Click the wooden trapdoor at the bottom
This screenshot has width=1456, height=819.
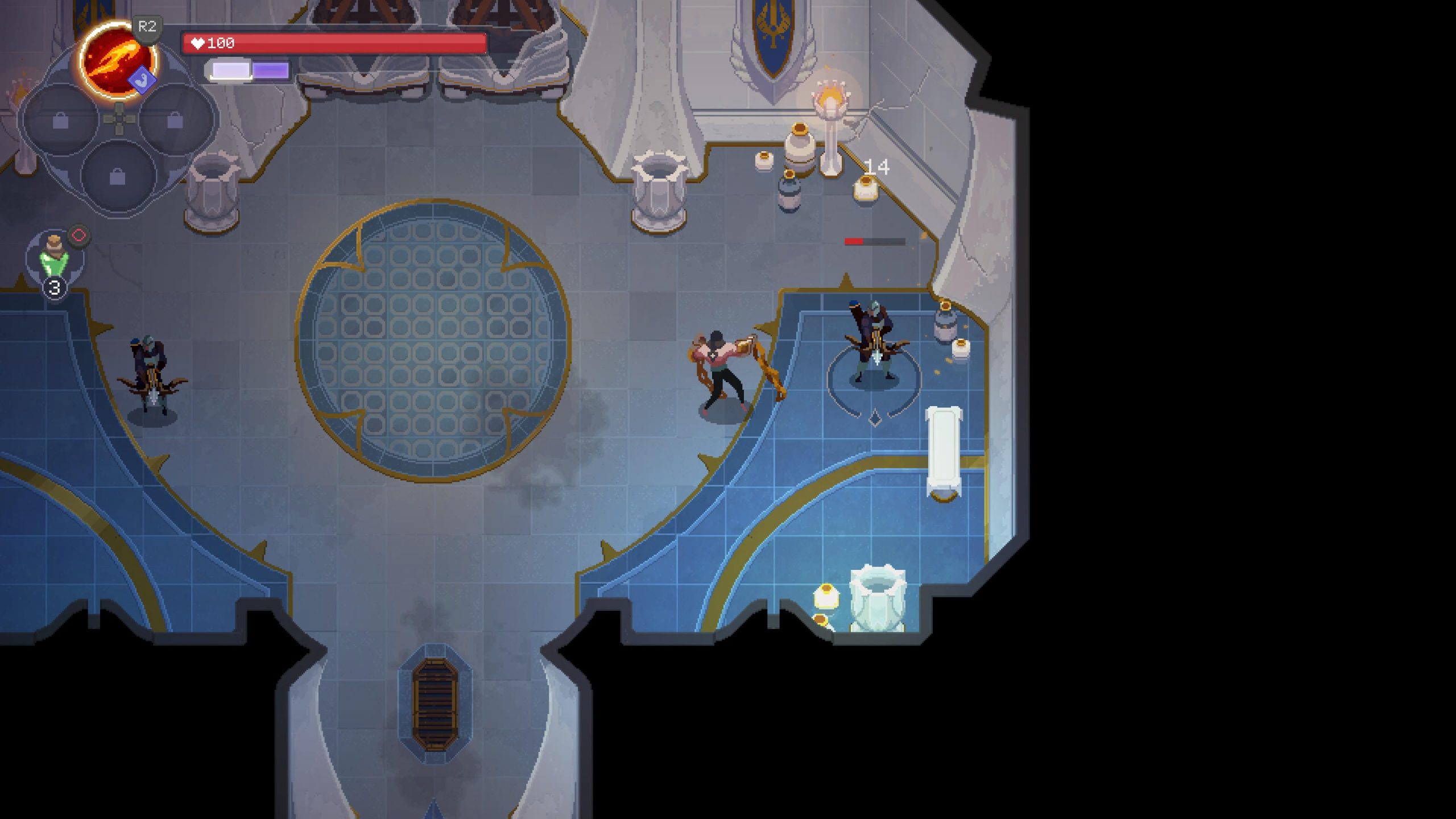435,702
